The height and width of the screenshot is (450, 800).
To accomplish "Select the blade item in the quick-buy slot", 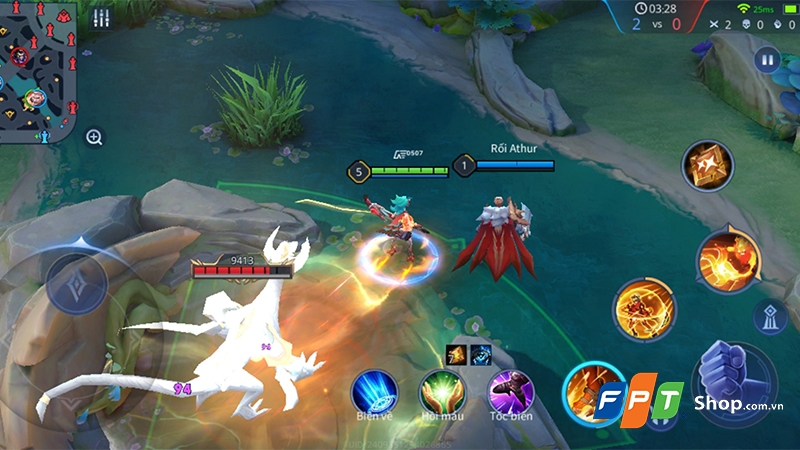I will (x=456, y=353).
